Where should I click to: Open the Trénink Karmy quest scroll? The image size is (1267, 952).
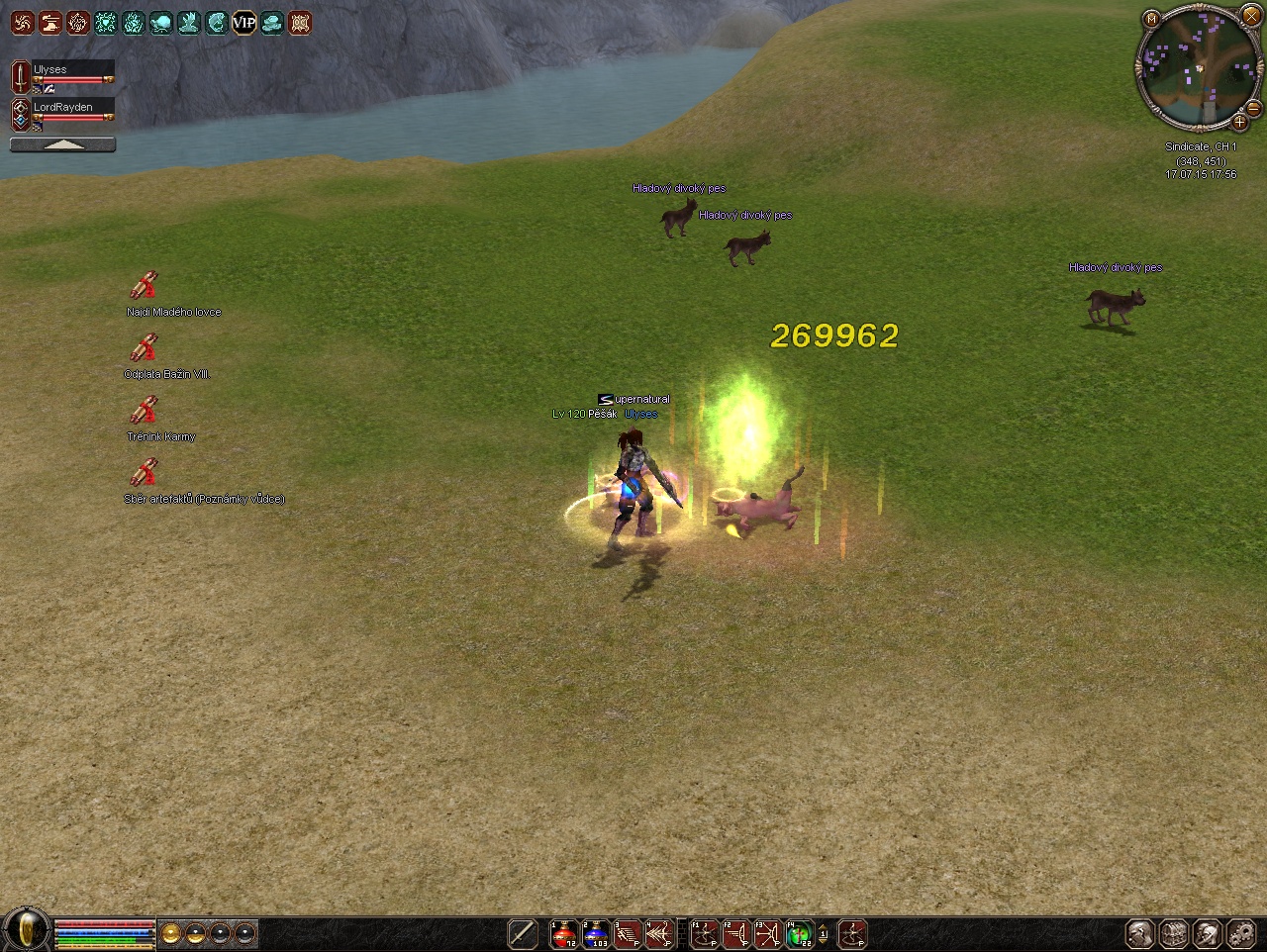pos(145,411)
